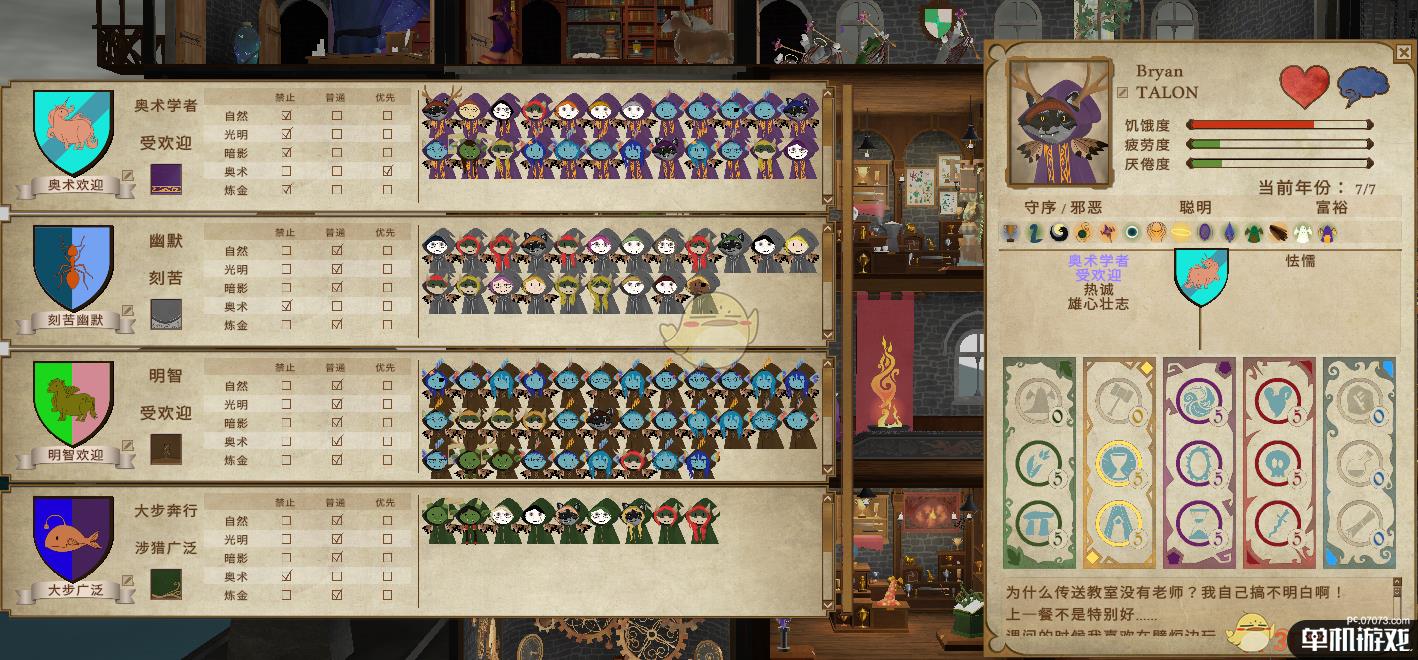Edit the 刻苦幽默 house name
The height and width of the screenshot is (660, 1418).
[127, 311]
